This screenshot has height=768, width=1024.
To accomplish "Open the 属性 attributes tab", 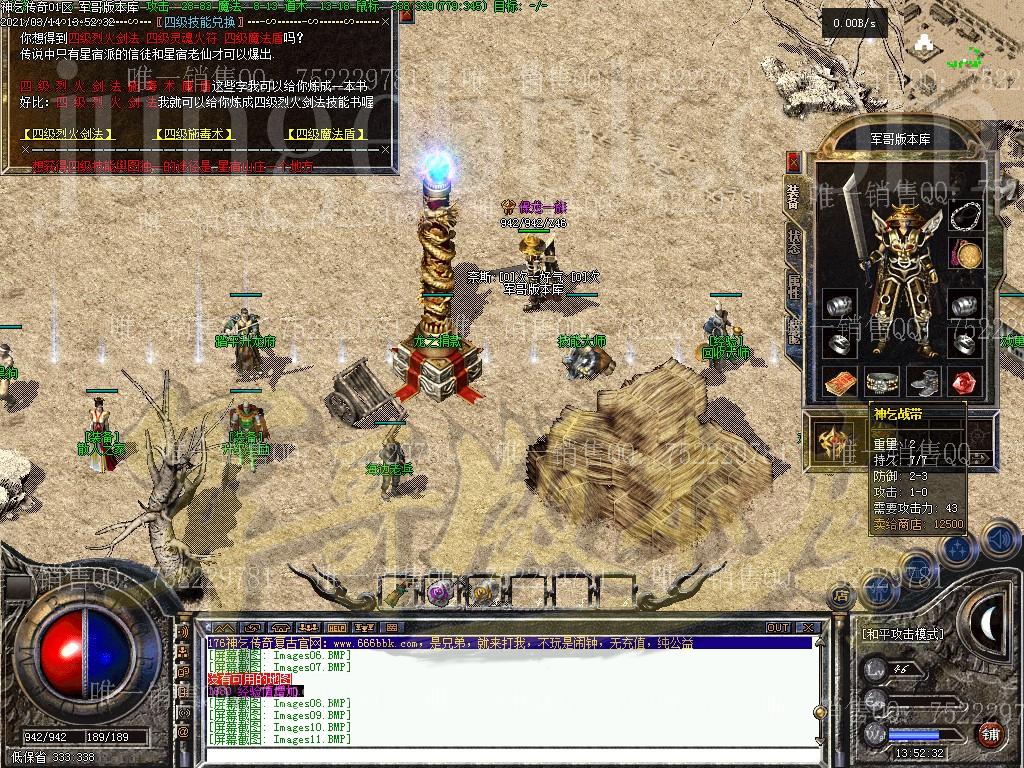I will point(794,288).
